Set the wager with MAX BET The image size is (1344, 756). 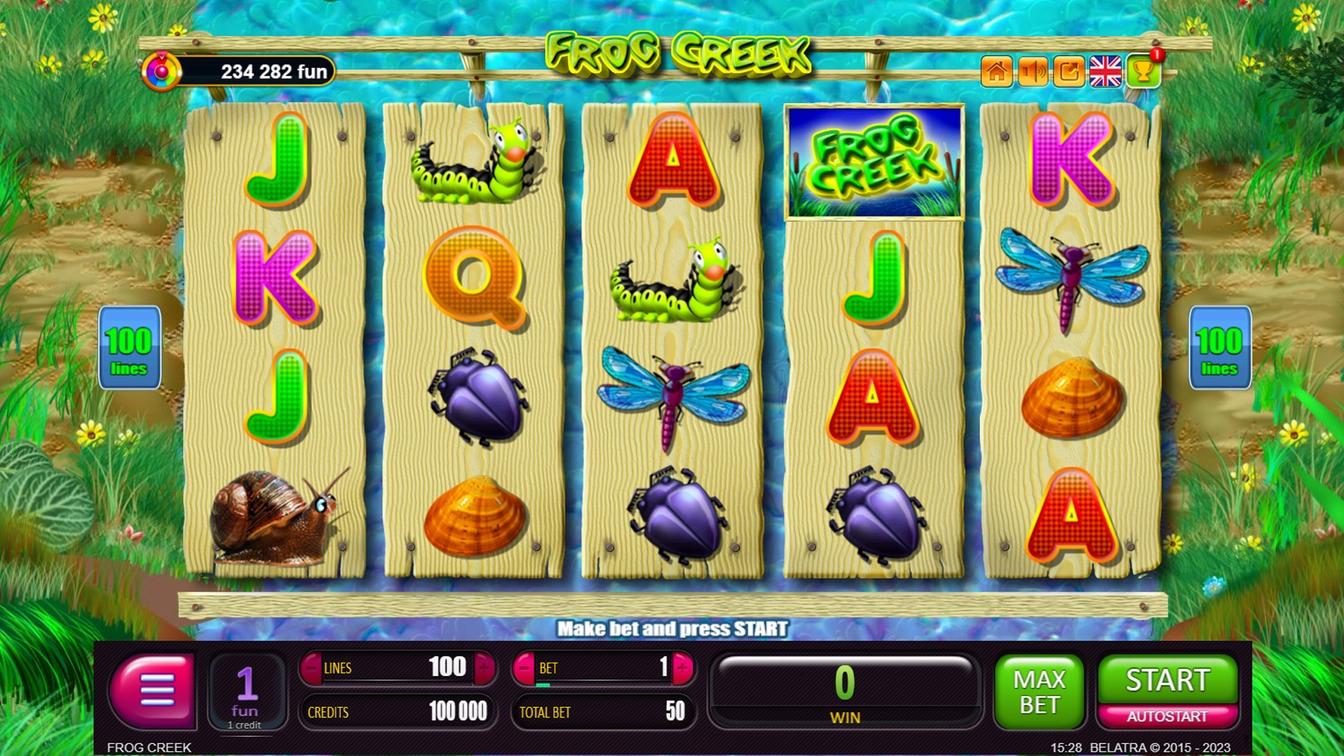[x=1039, y=692]
